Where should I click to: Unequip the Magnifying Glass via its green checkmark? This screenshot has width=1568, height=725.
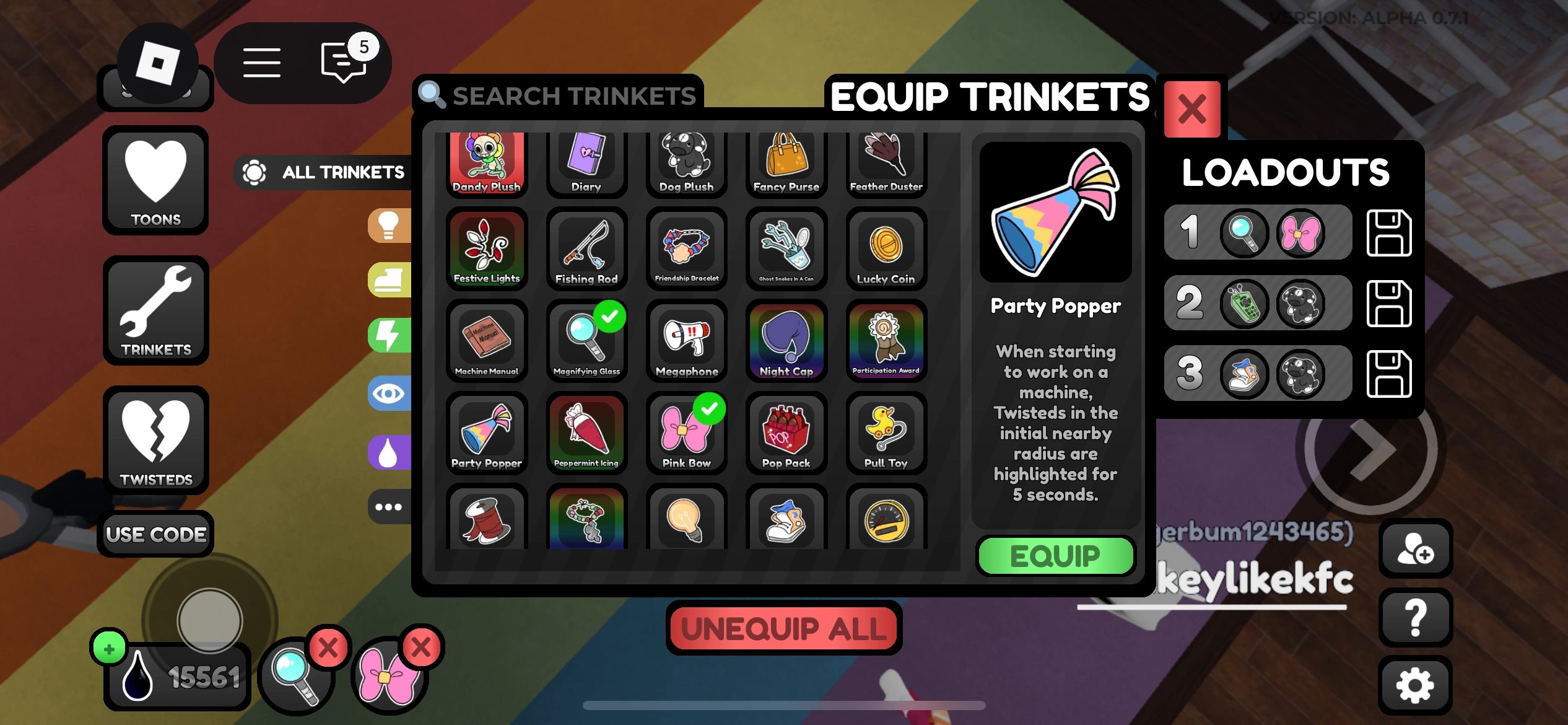(x=608, y=317)
